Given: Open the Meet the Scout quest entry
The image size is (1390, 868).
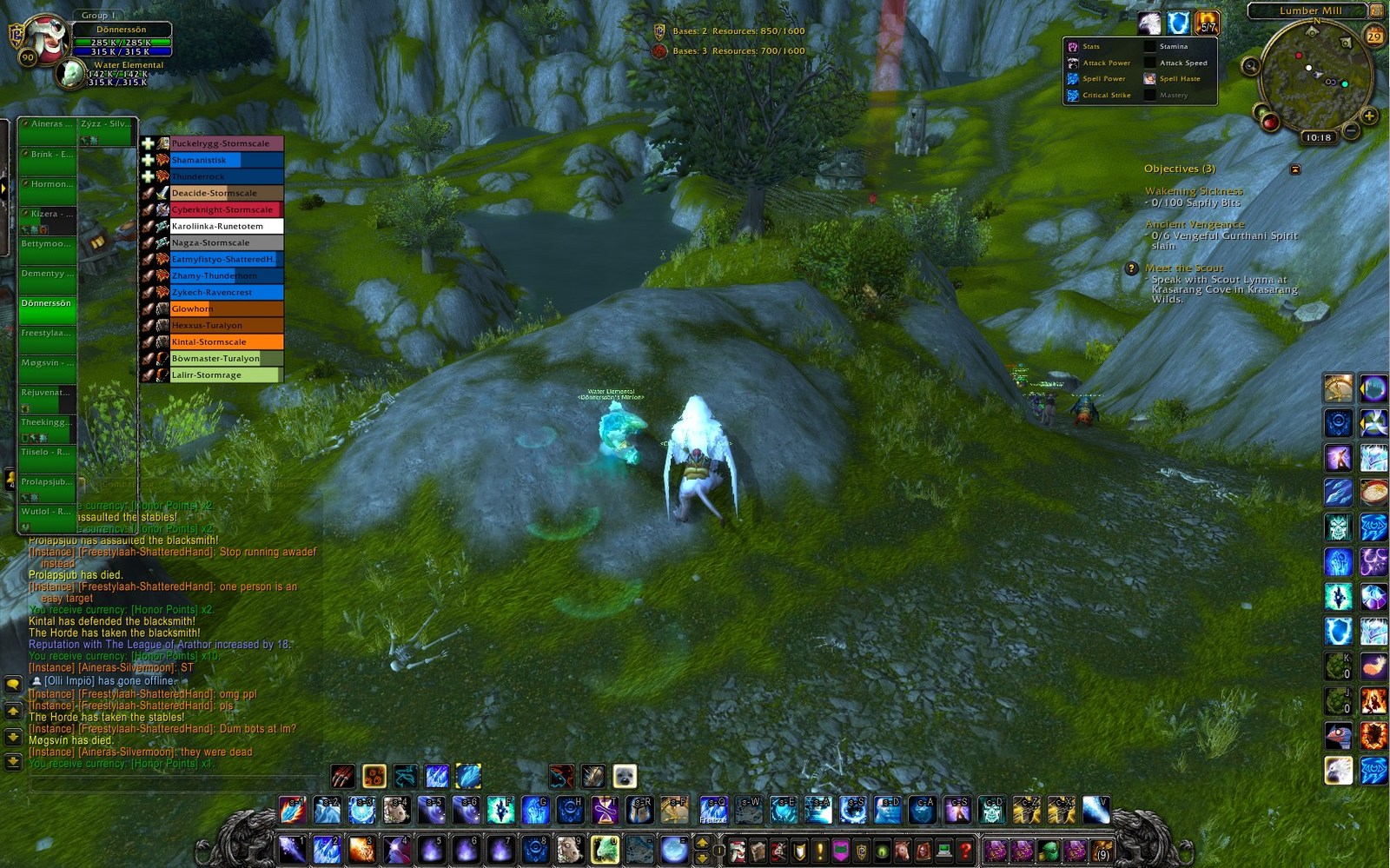Looking at the screenshot, I should 1183,268.
